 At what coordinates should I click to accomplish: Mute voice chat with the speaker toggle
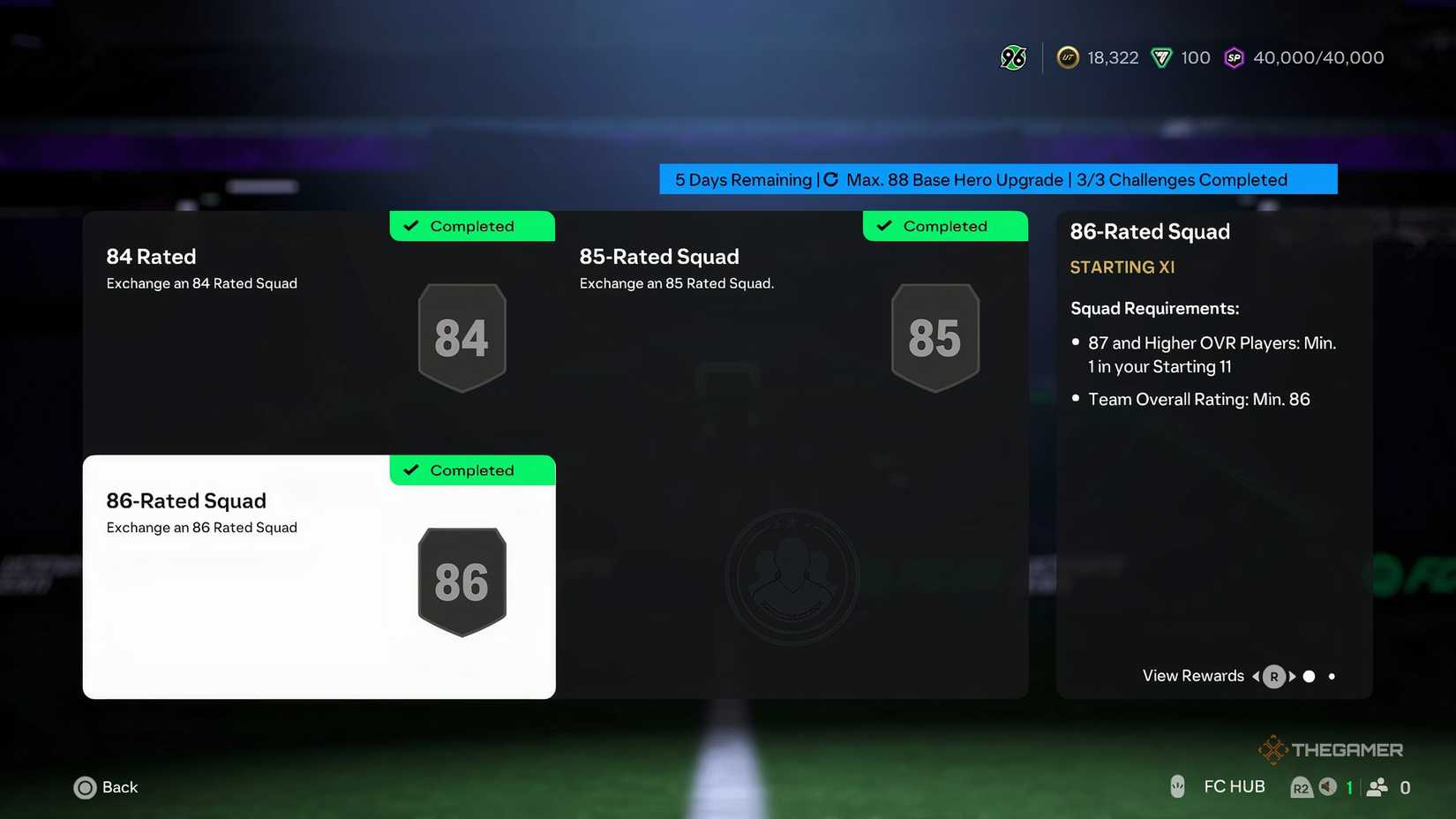[1329, 786]
